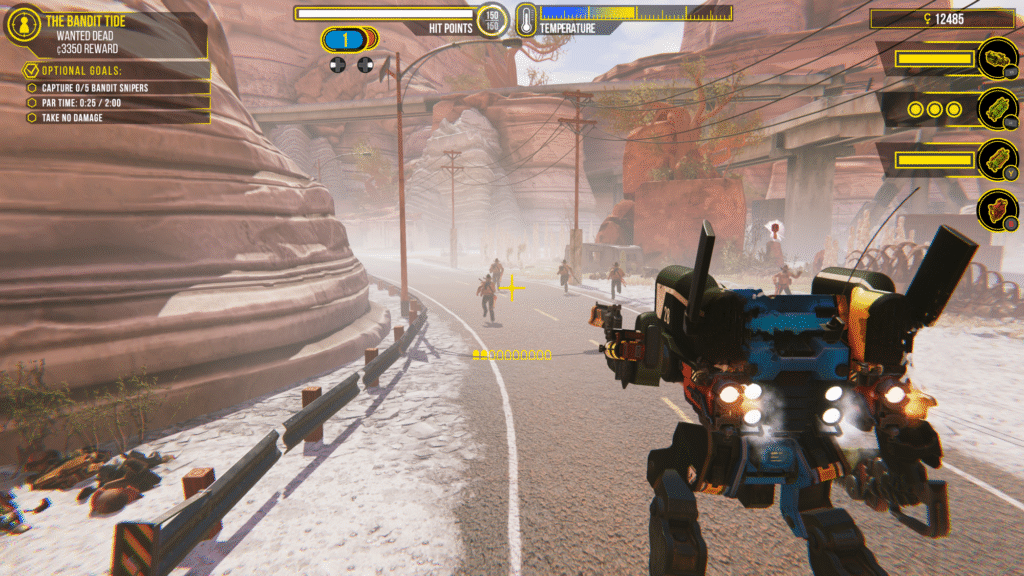Select the second green weapon icon
Screen dimensions: 1024x576
[997, 108]
